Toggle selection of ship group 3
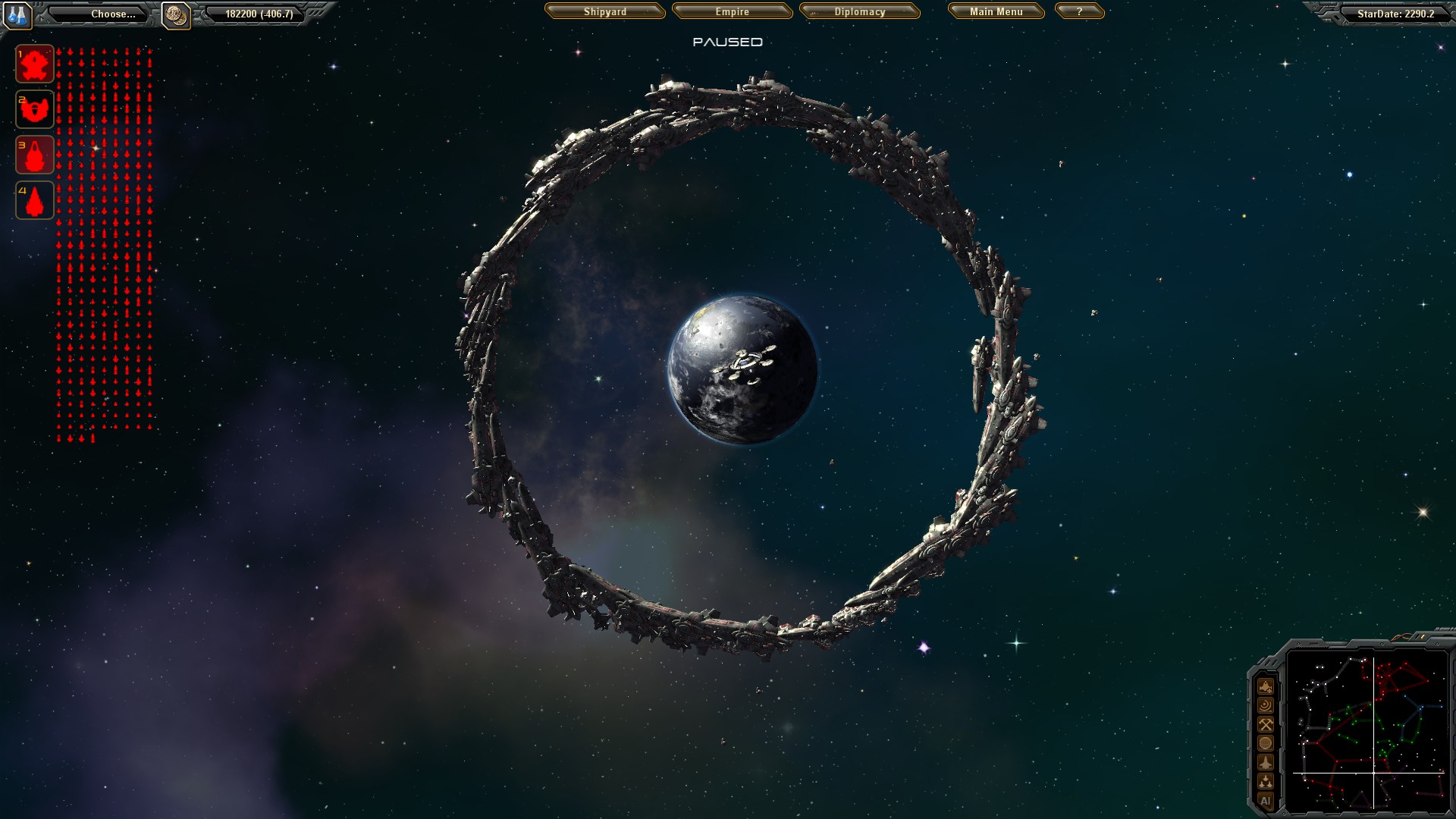The height and width of the screenshot is (819, 1456). (33, 155)
